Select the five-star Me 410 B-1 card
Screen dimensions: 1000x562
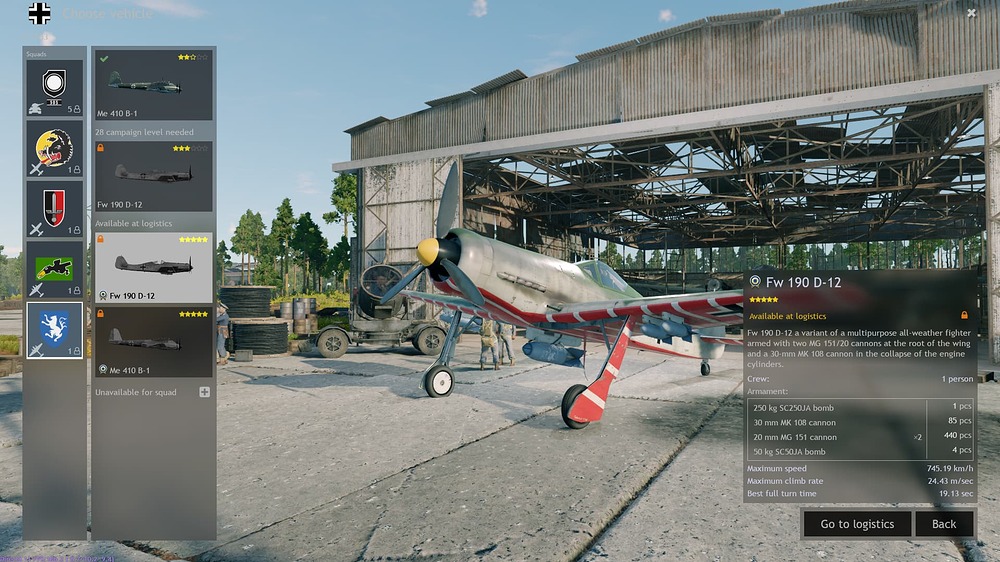153,342
